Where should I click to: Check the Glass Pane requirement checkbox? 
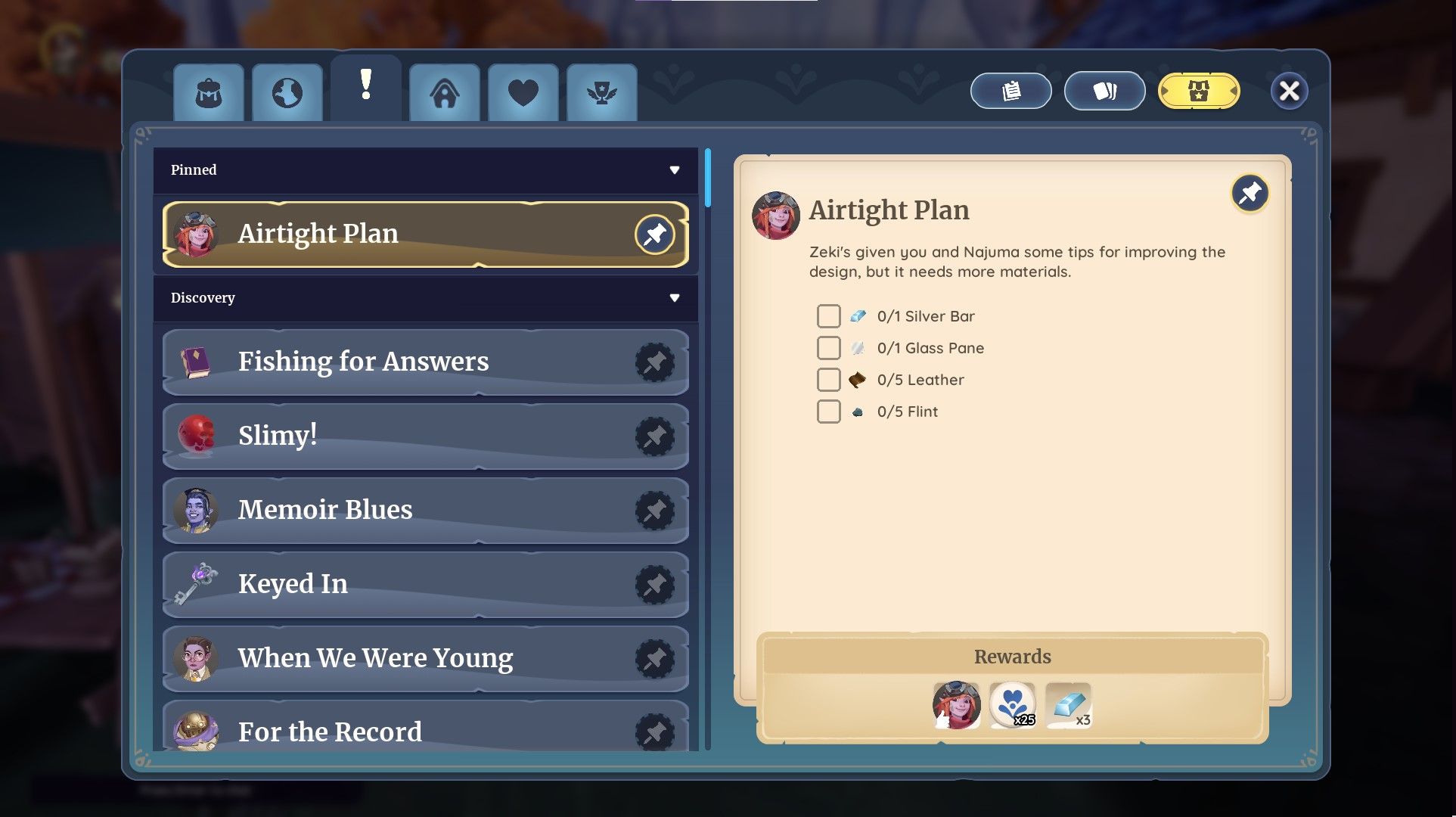click(828, 348)
